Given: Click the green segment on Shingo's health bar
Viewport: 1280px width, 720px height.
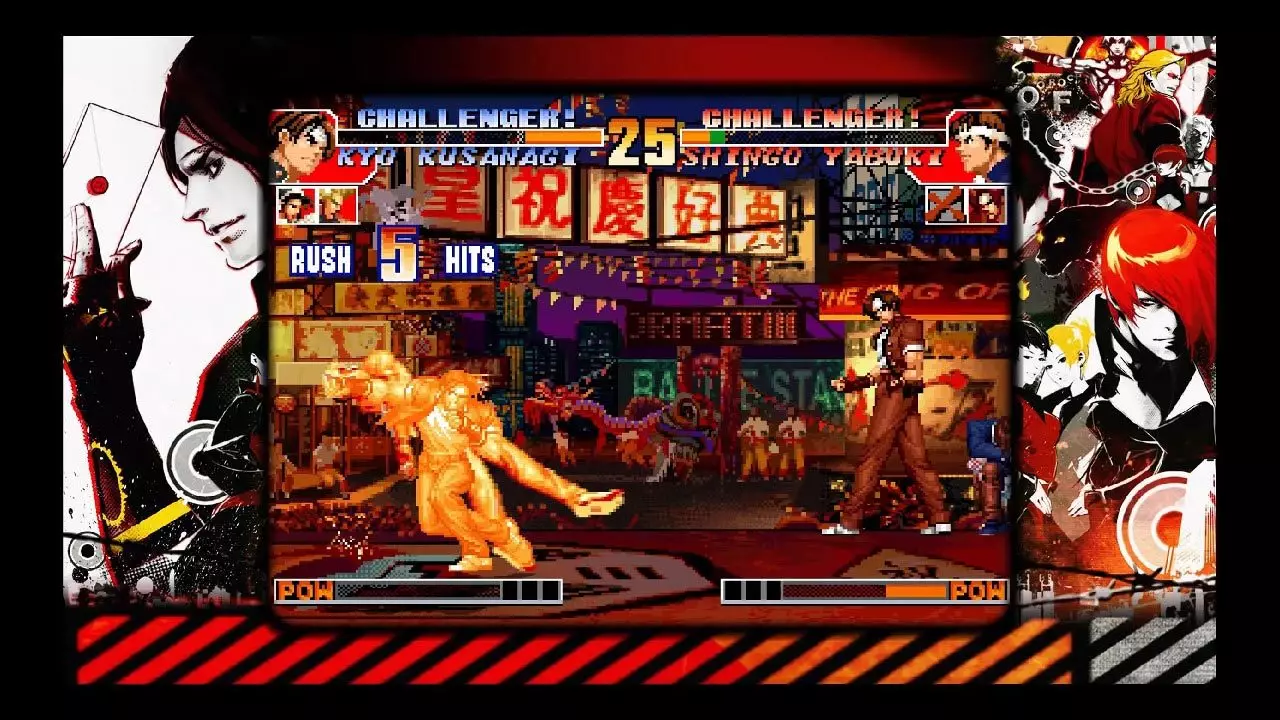Looking at the screenshot, I should [x=718, y=136].
